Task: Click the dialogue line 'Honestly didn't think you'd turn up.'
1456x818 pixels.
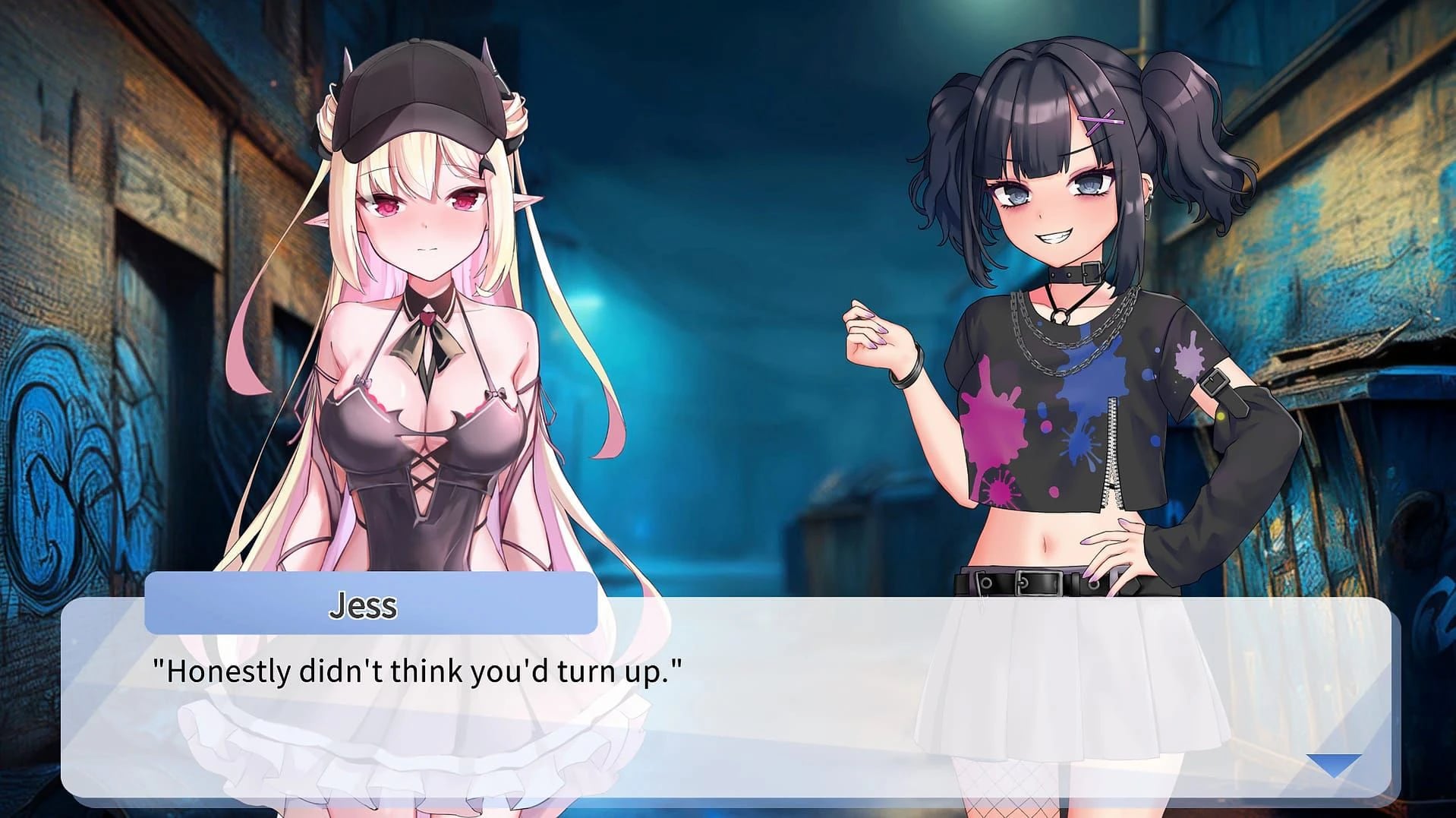Action: [x=418, y=668]
